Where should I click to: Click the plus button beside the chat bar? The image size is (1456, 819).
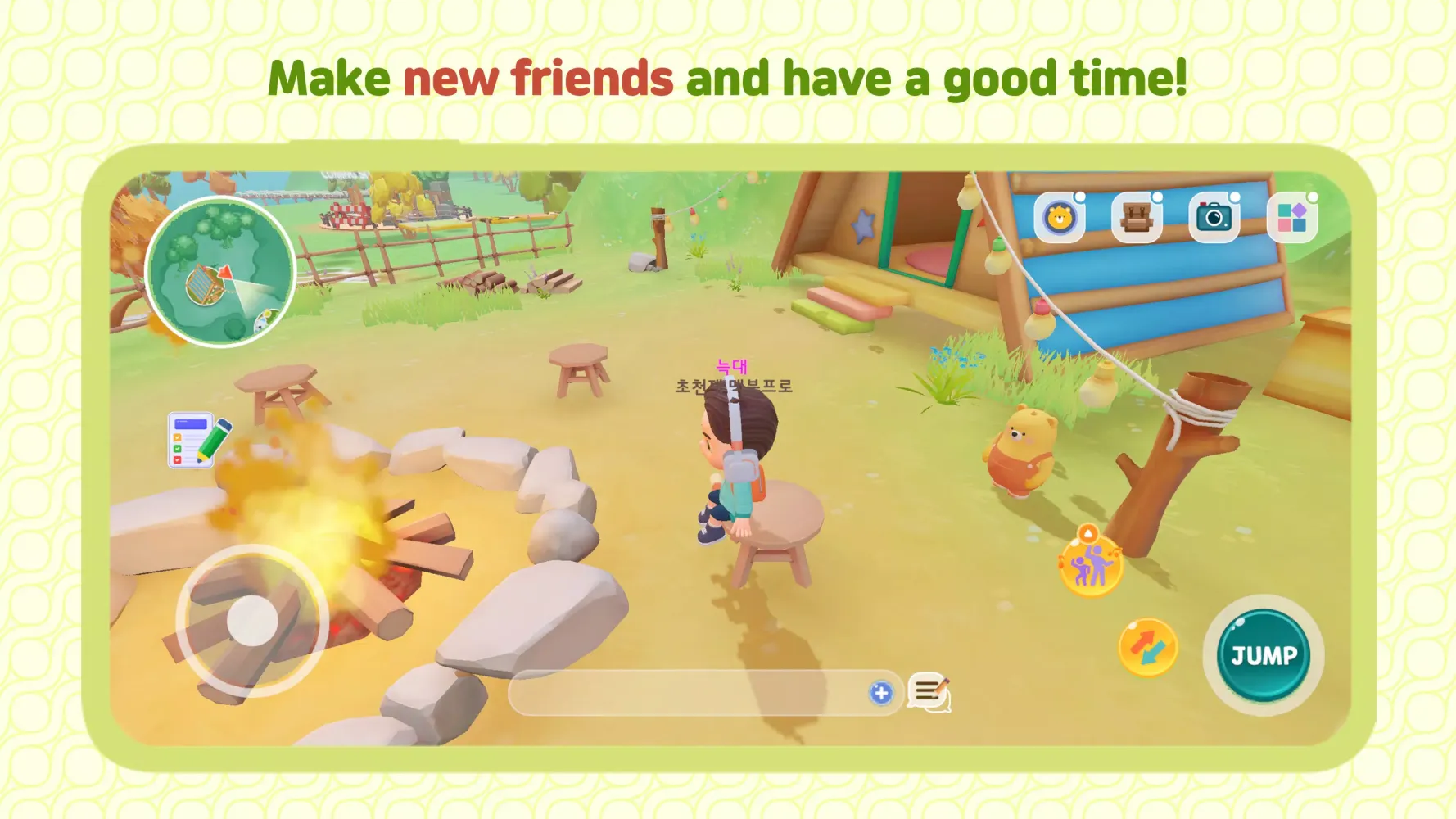tap(880, 694)
